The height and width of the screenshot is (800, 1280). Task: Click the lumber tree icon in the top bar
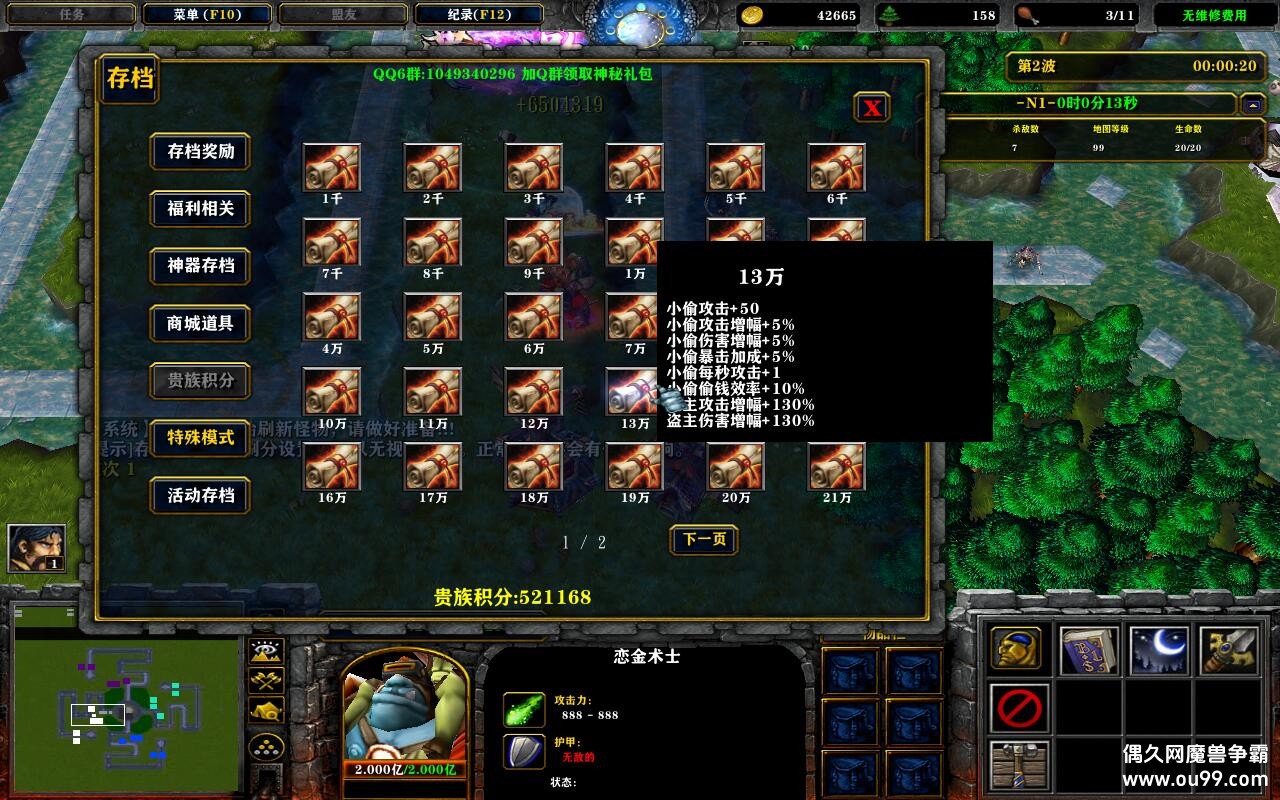click(889, 14)
